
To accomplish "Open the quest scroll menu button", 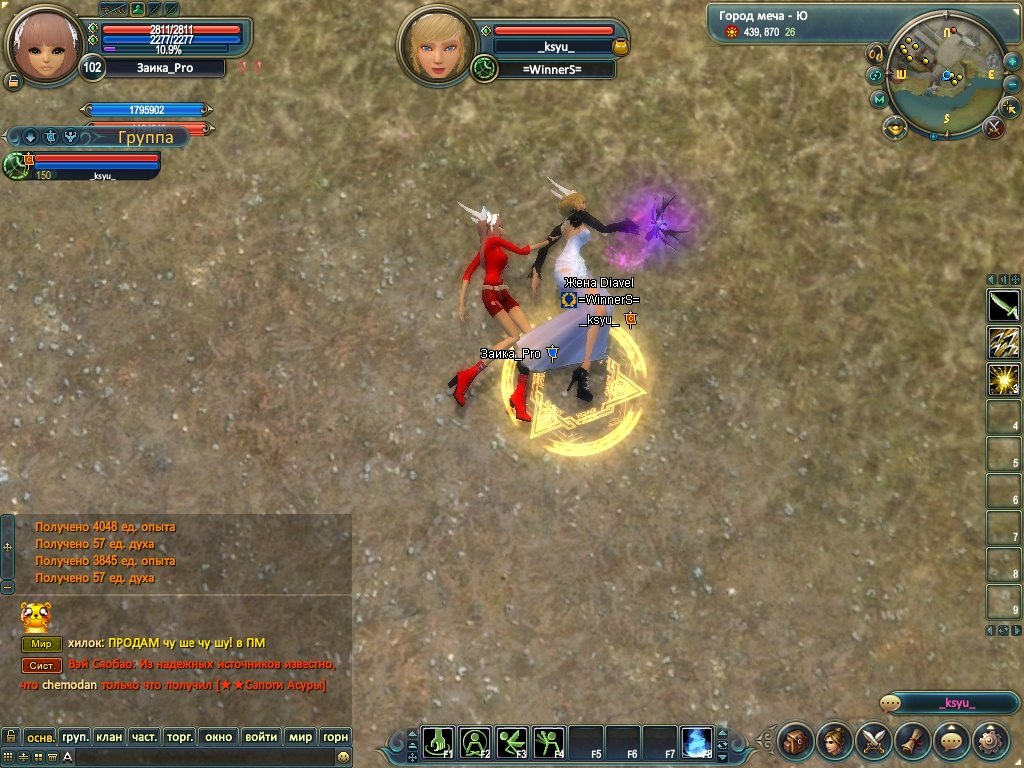I will point(912,741).
